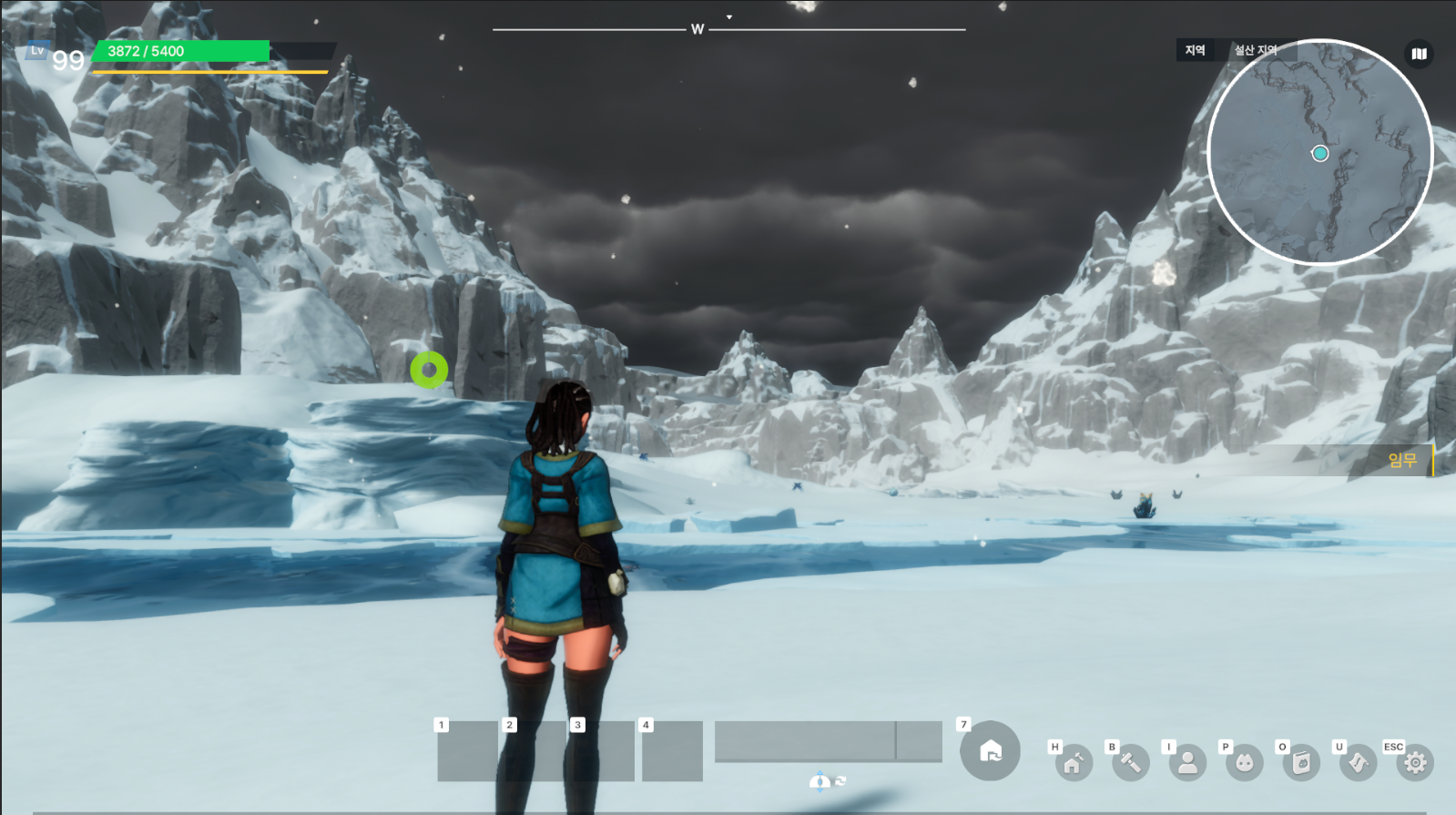Open the creature book encyclopedia
Image resolution: width=1456 pixels, height=815 pixels.
point(1301,763)
